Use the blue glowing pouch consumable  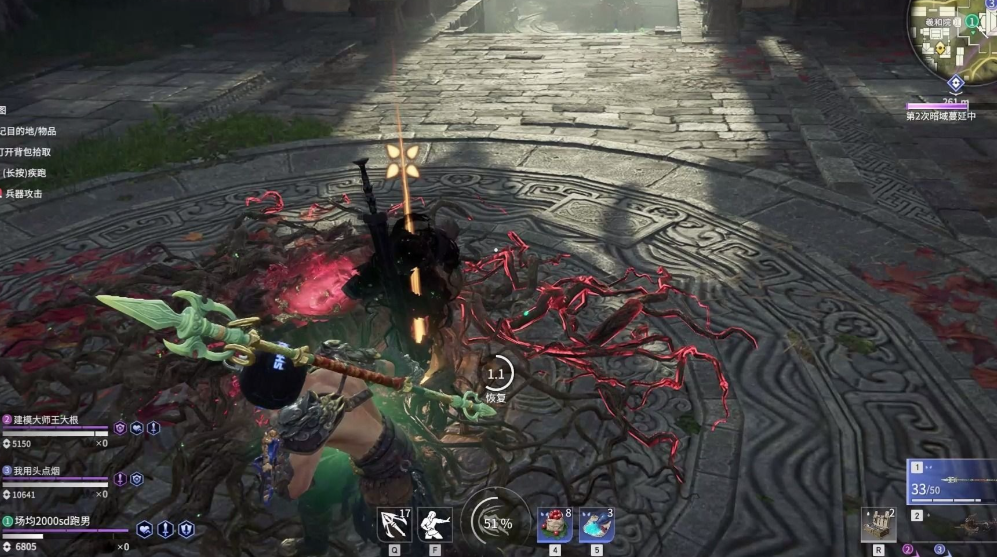[x=596, y=524]
